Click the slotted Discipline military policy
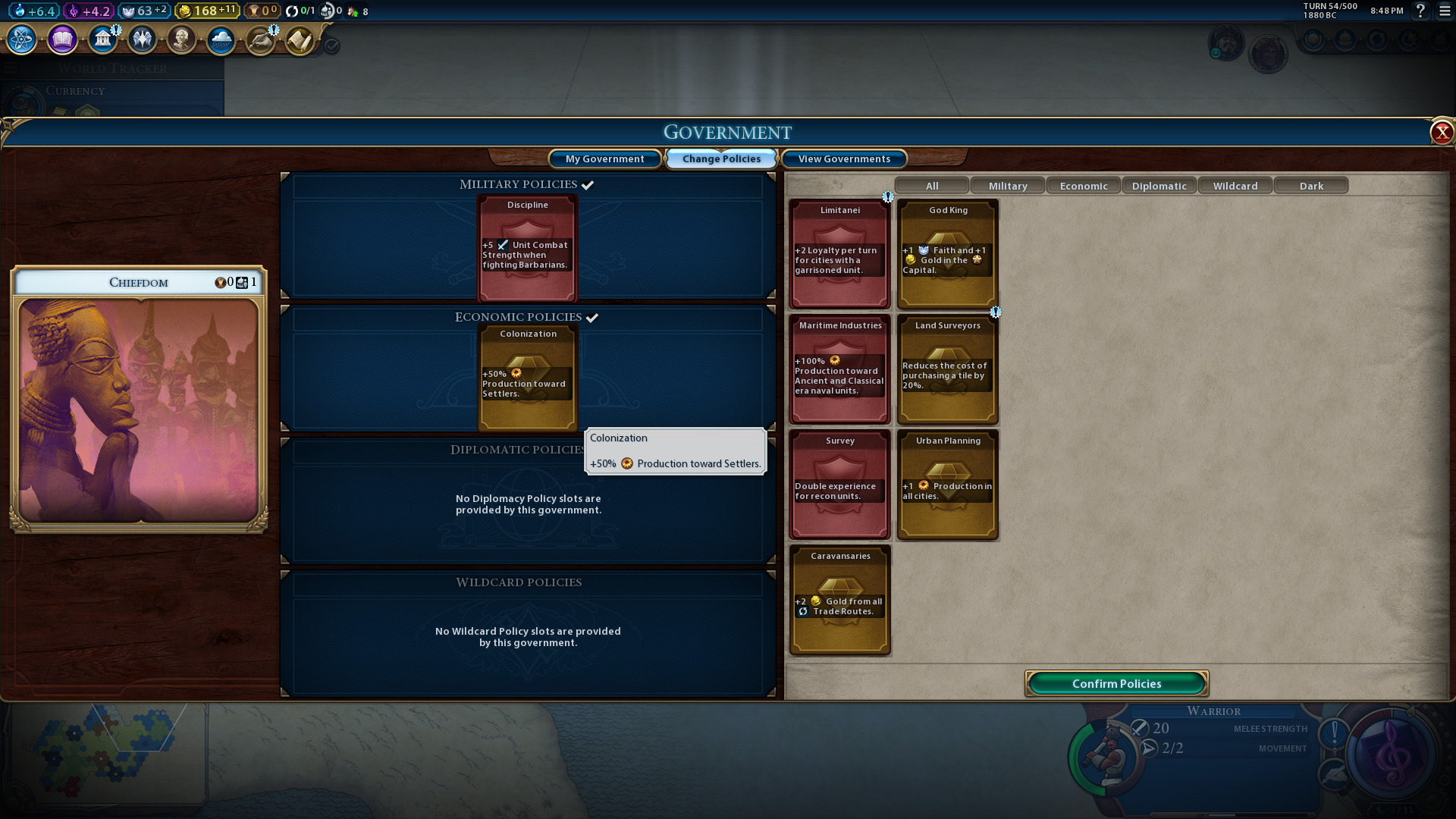 (x=527, y=249)
